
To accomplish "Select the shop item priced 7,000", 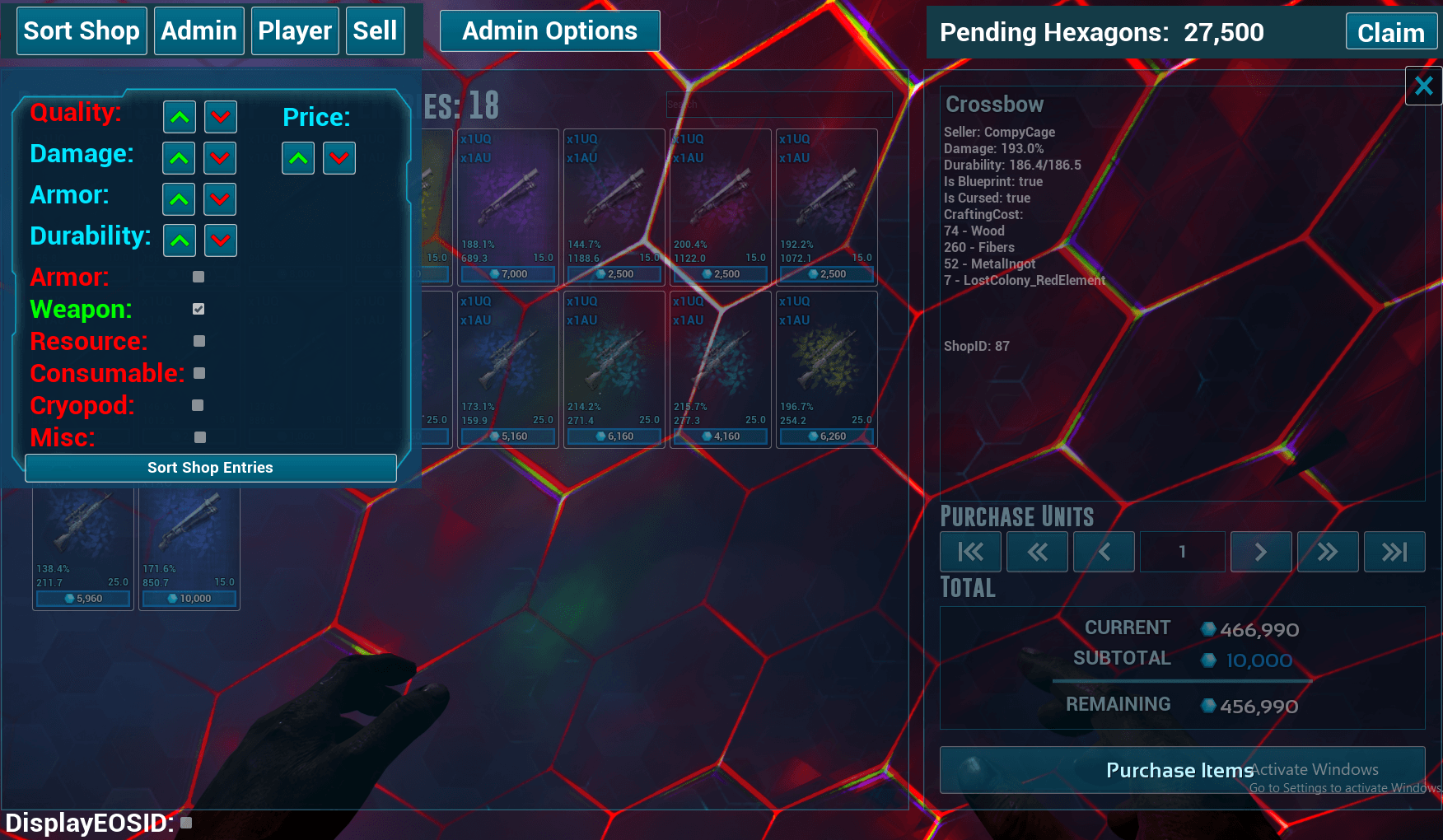I will 507,206.
